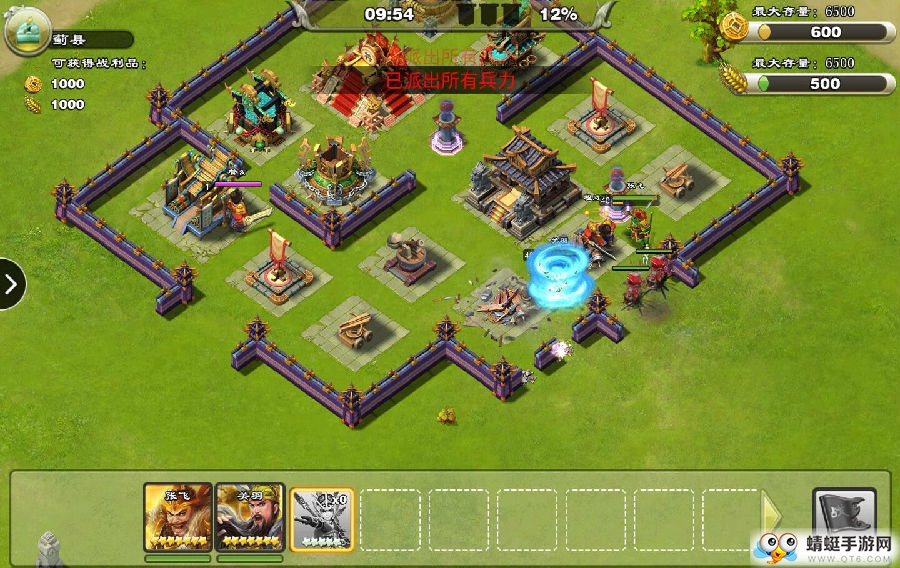Image resolution: width=900 pixels, height=568 pixels.
Task: Expand the side panel with the arrow tab
Action: pyautogui.click(x=11, y=285)
